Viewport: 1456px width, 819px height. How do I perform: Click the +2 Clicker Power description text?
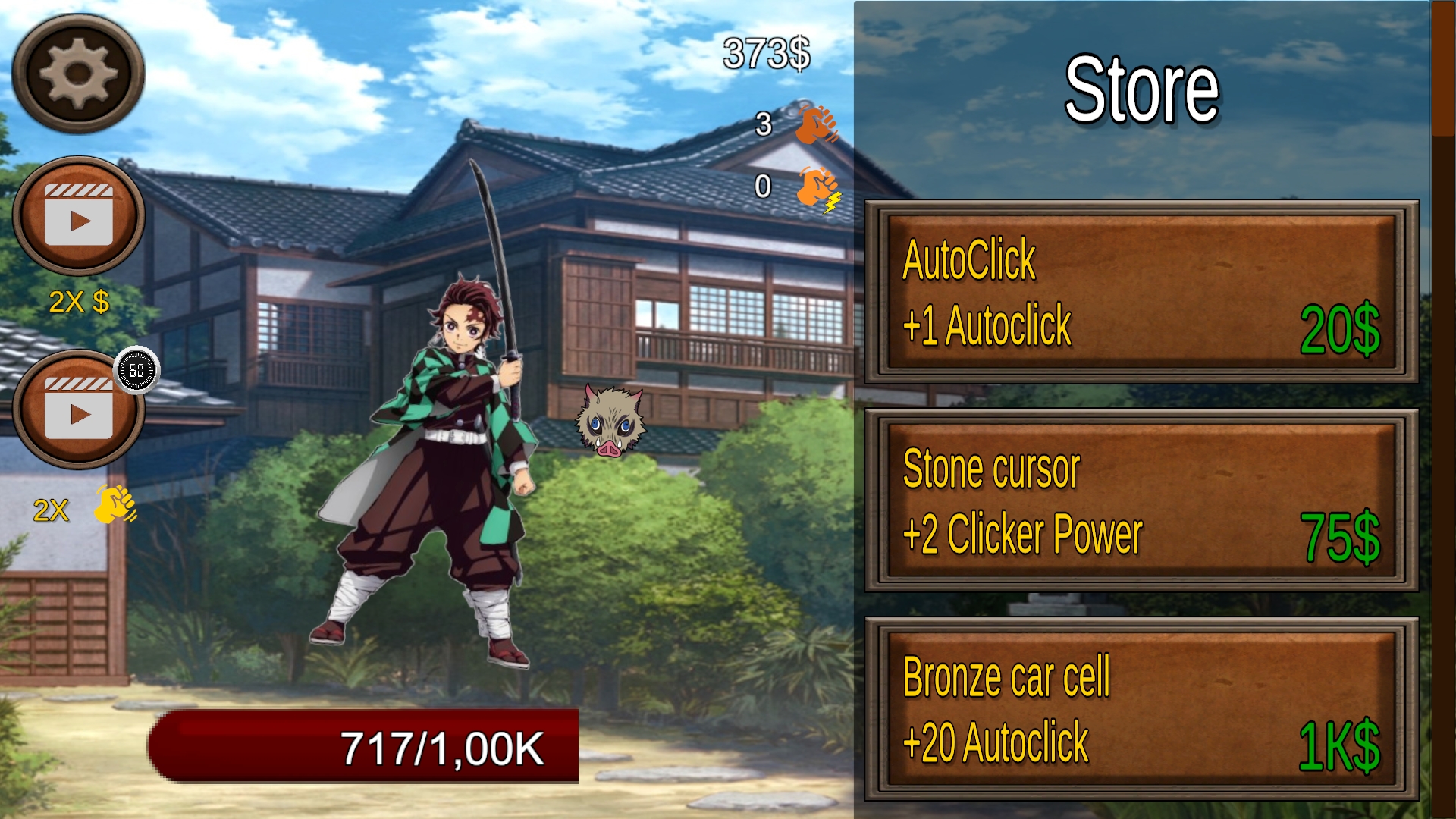[x=1024, y=535]
